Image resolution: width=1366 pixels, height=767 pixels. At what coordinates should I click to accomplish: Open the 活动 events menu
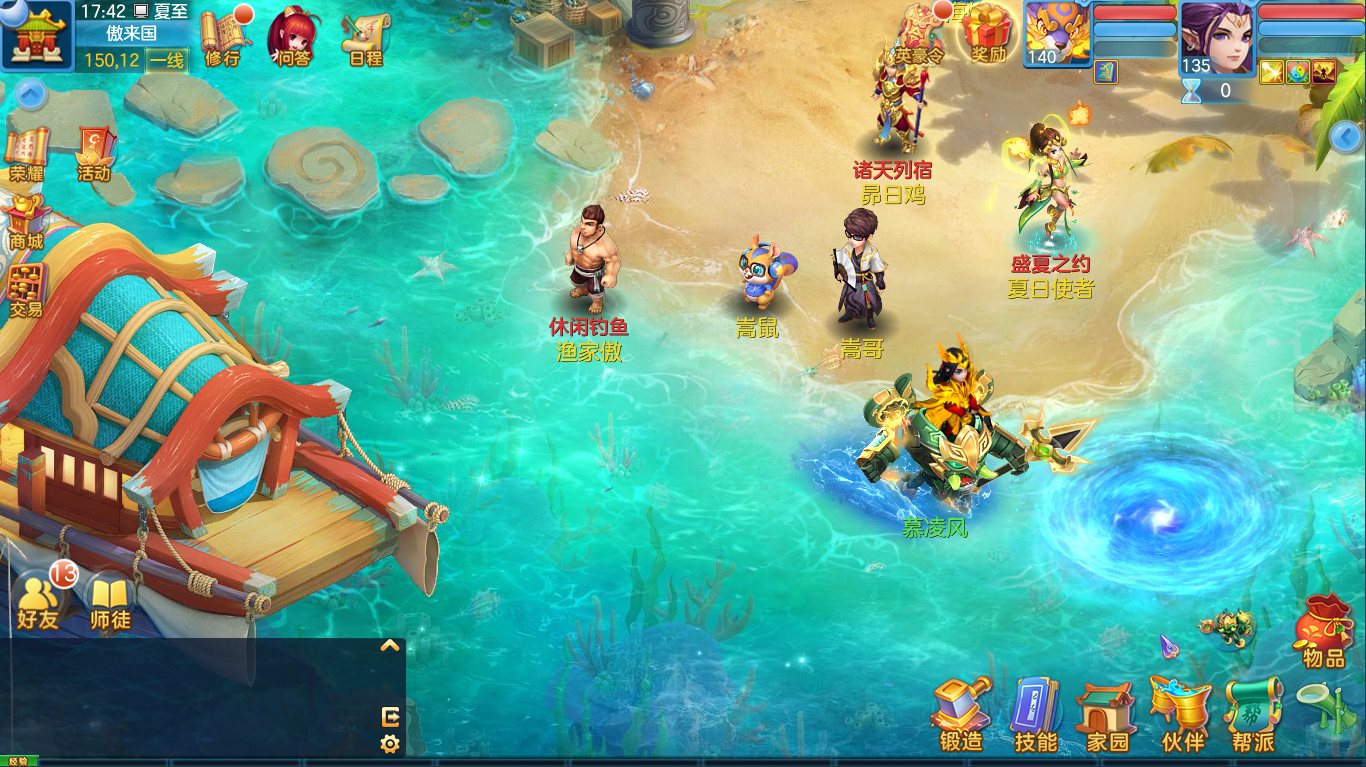coord(94,154)
